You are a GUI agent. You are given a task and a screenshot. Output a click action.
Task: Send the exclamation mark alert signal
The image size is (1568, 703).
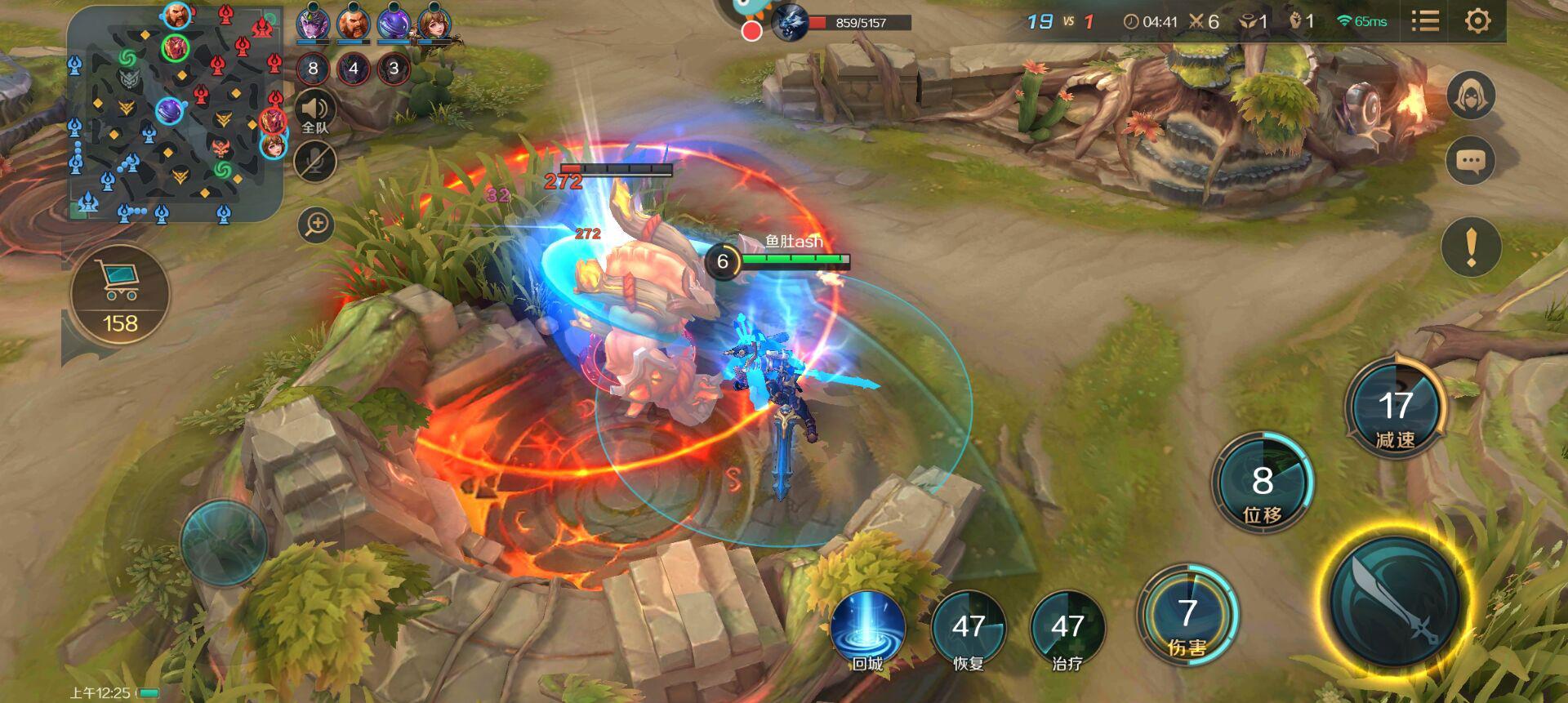[x=1471, y=246]
